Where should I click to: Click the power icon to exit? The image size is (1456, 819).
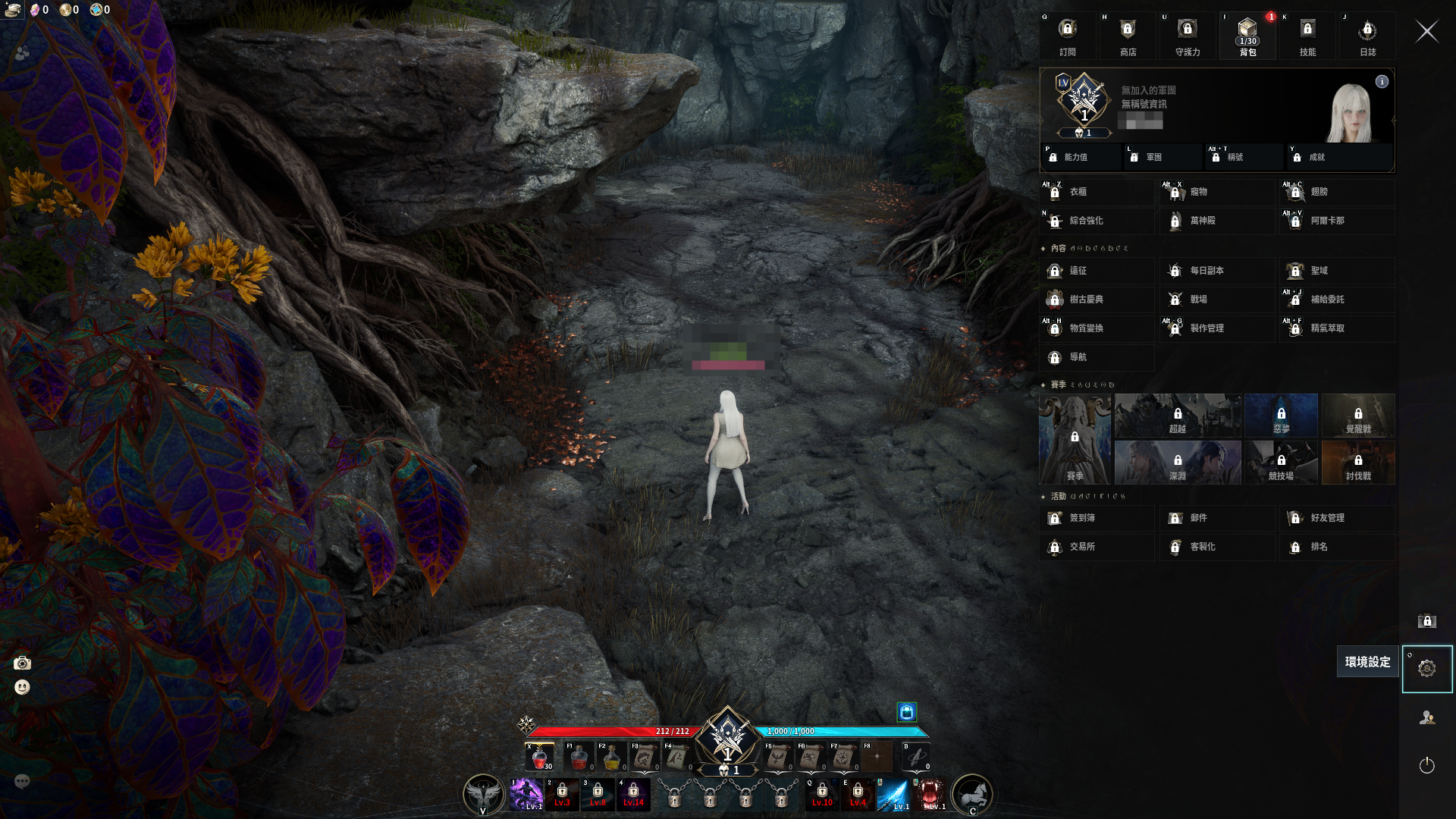[1426, 765]
